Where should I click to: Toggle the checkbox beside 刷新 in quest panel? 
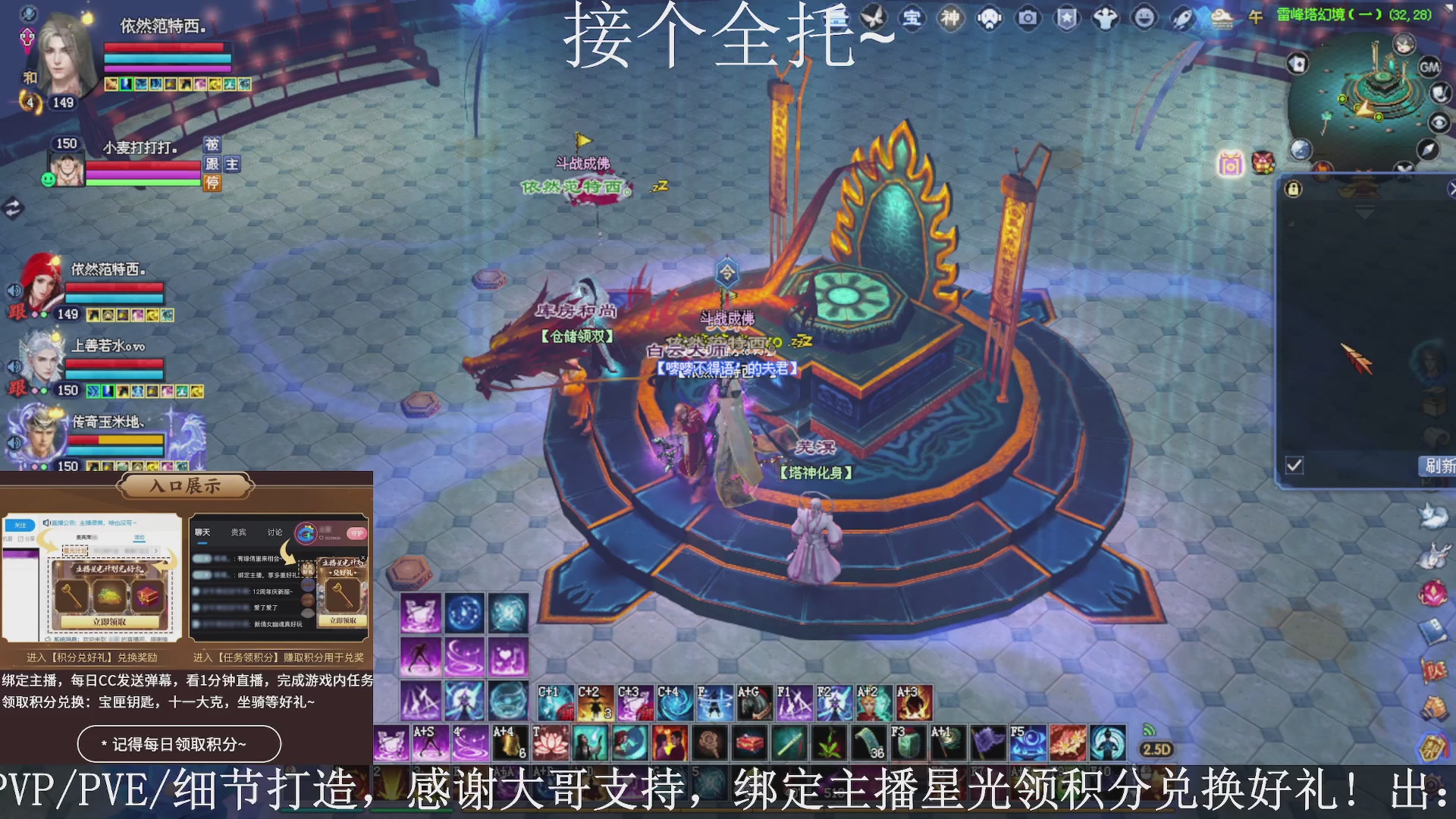pyautogui.click(x=1293, y=466)
